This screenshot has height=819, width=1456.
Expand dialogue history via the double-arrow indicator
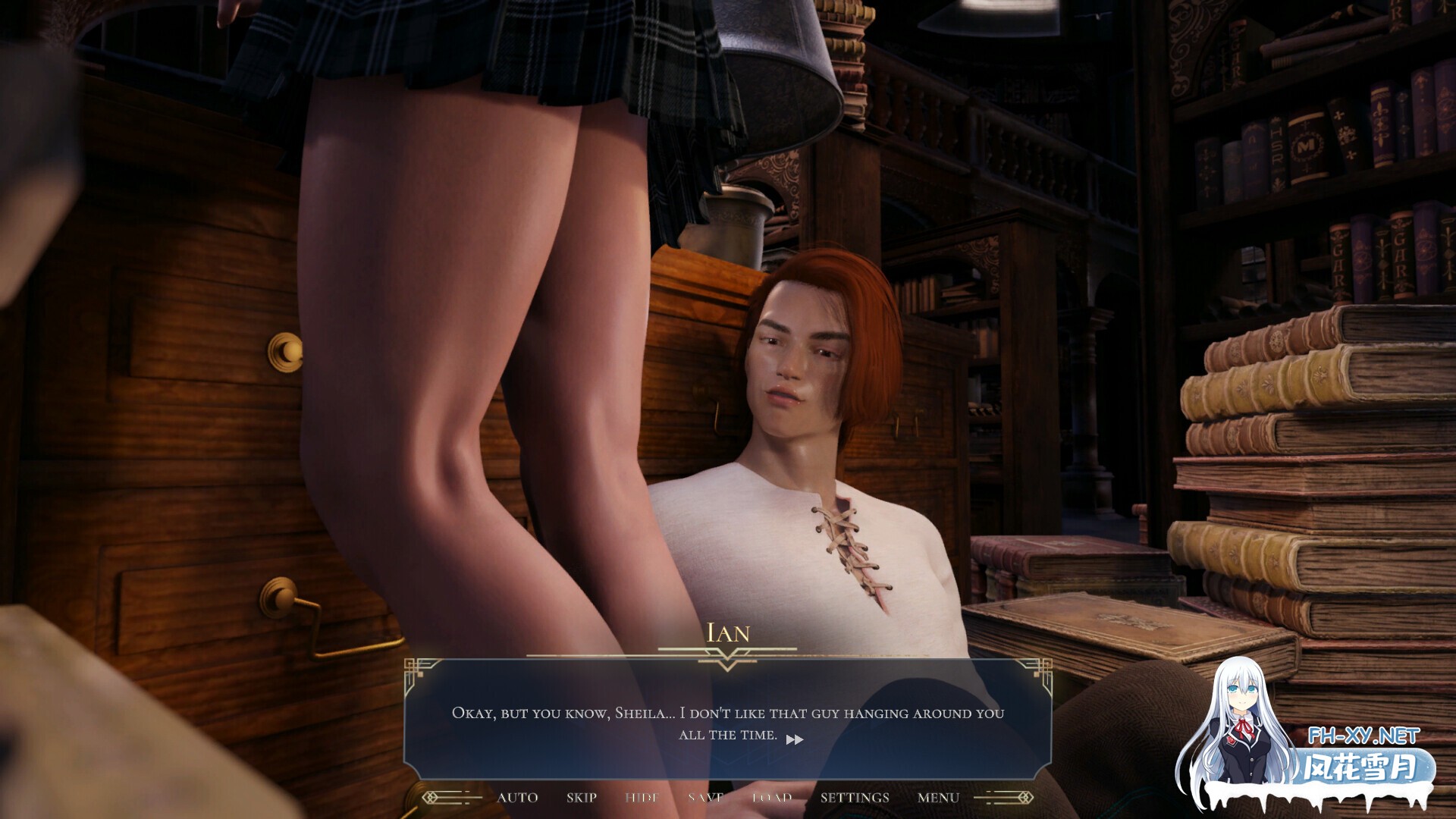[795, 741]
